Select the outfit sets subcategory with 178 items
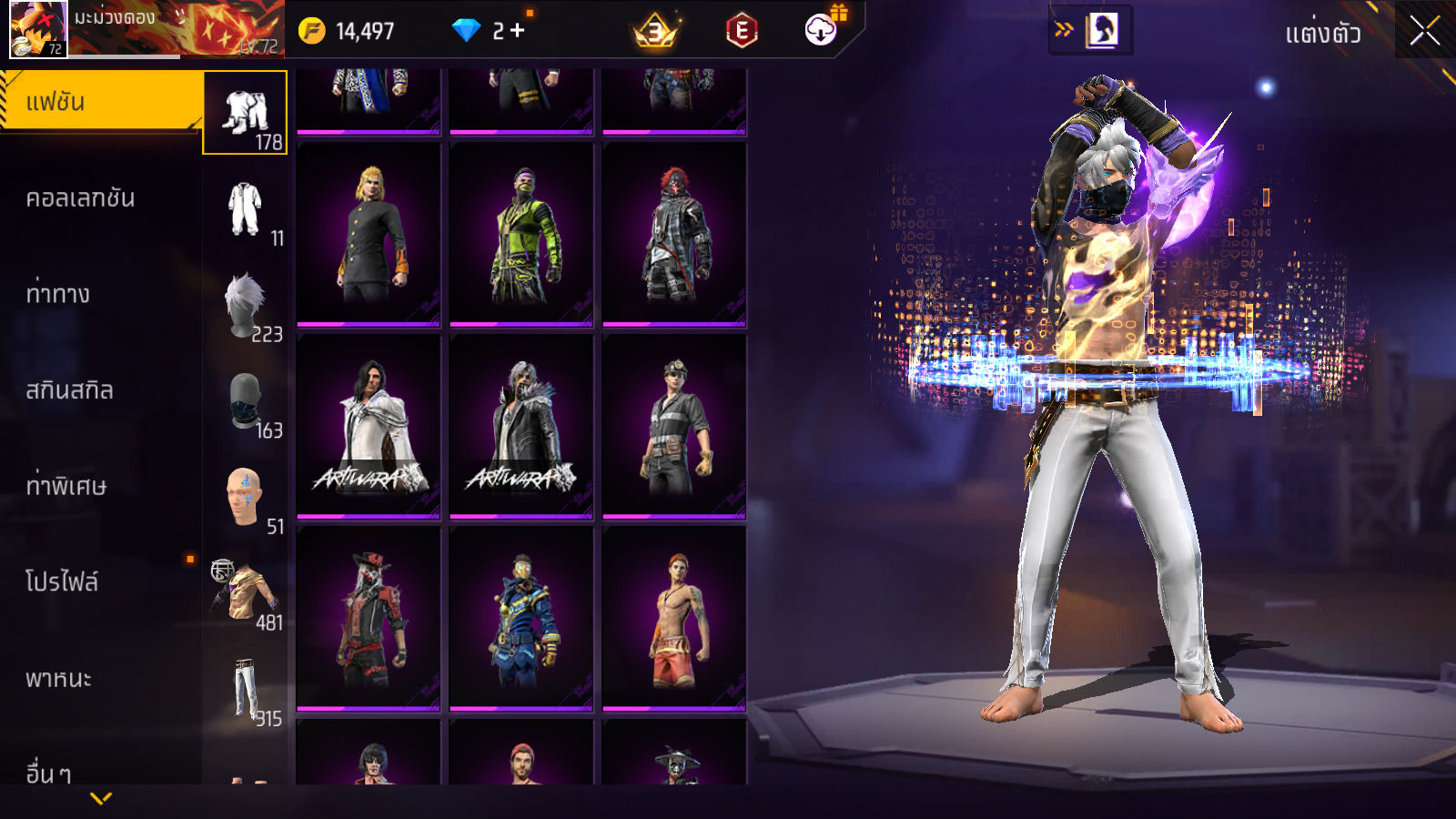 click(246, 114)
